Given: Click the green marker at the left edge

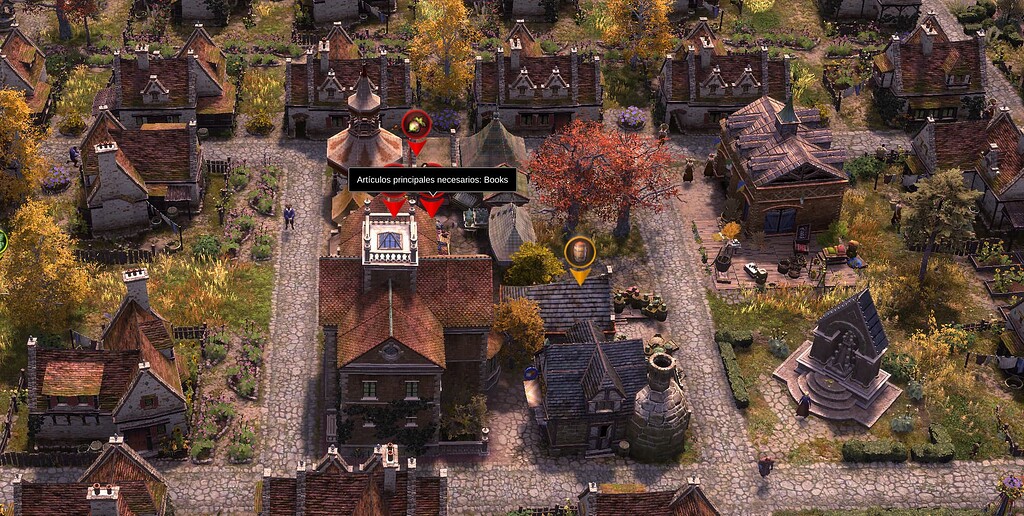Looking at the screenshot, I should [x=2, y=241].
